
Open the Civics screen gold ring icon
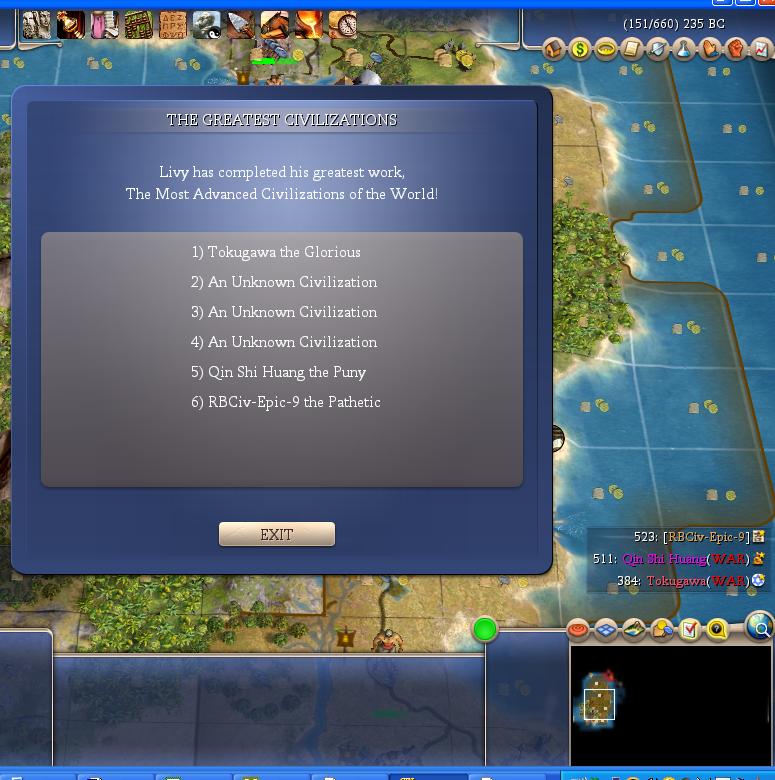tap(606, 49)
